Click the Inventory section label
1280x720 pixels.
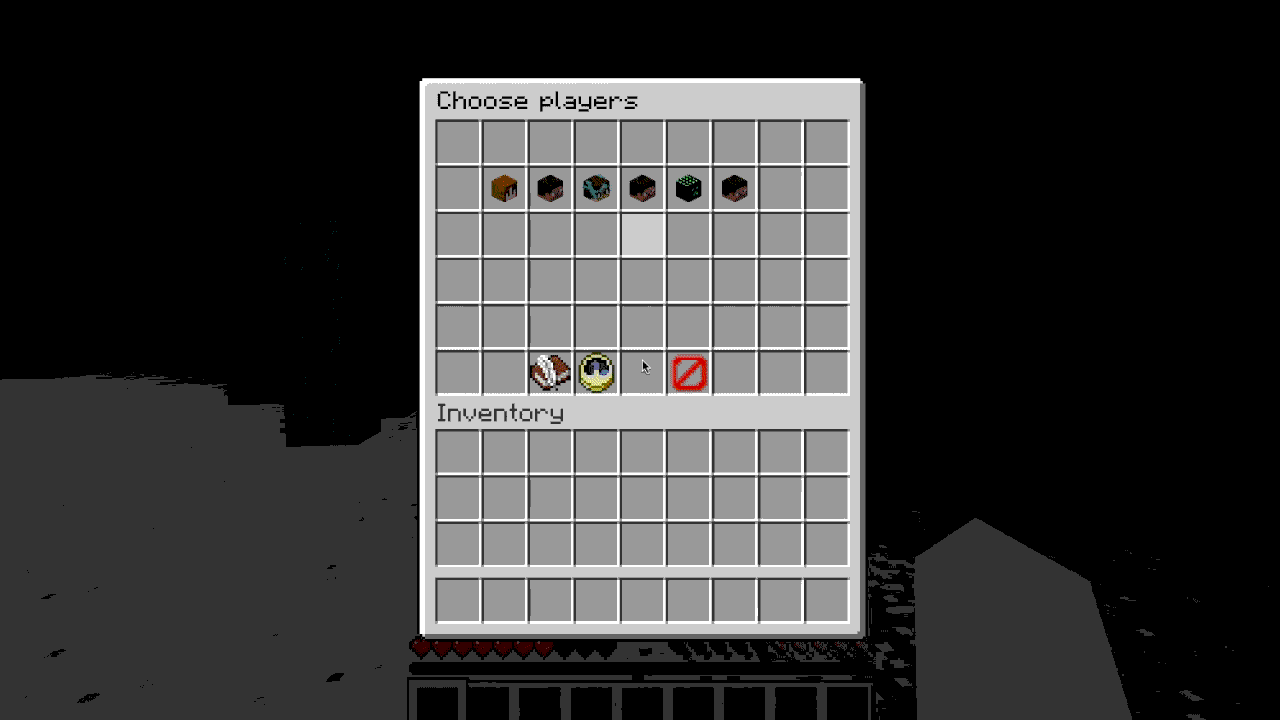(500, 412)
